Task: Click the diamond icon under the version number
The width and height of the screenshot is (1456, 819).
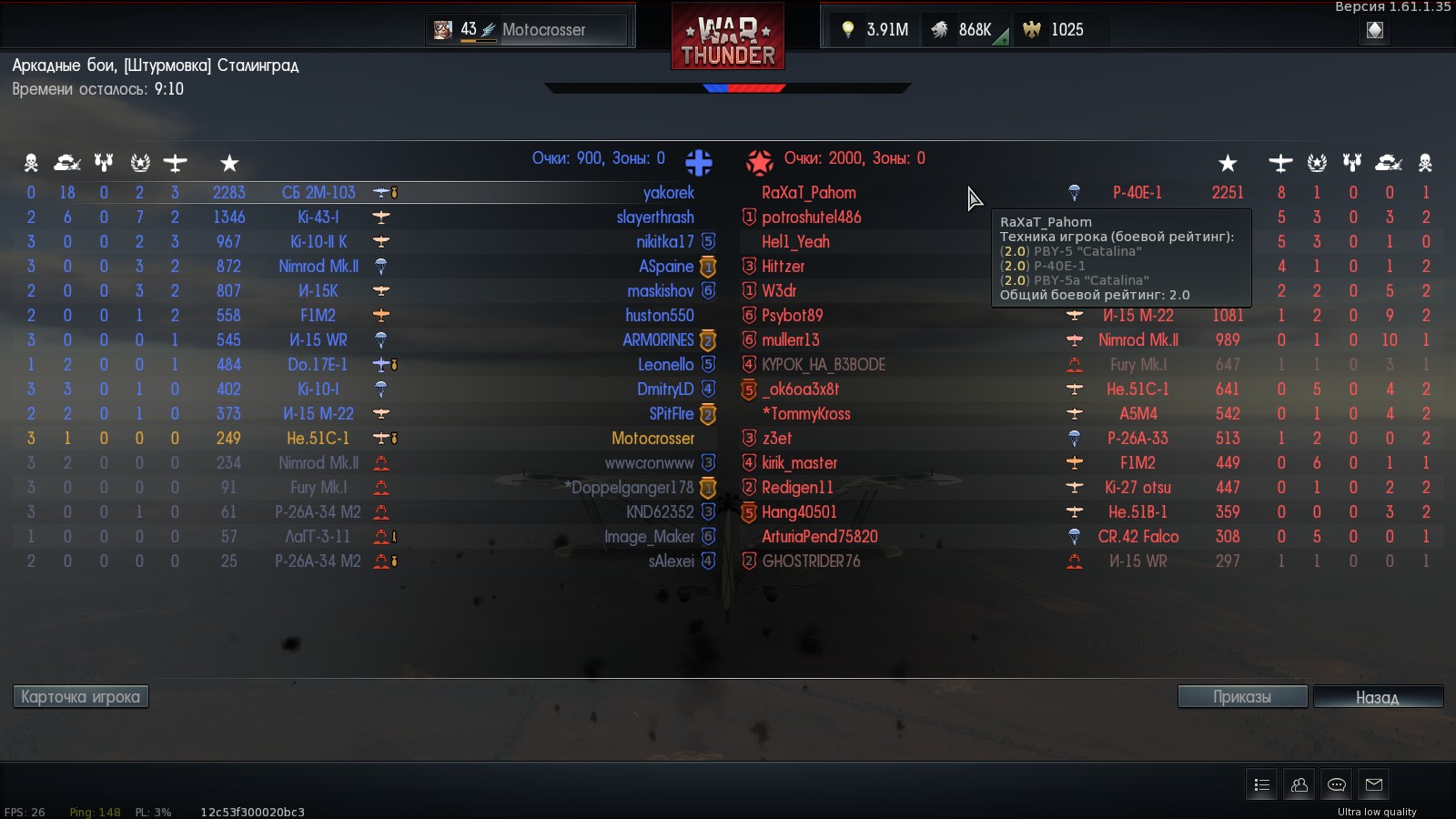Action: point(1375,30)
